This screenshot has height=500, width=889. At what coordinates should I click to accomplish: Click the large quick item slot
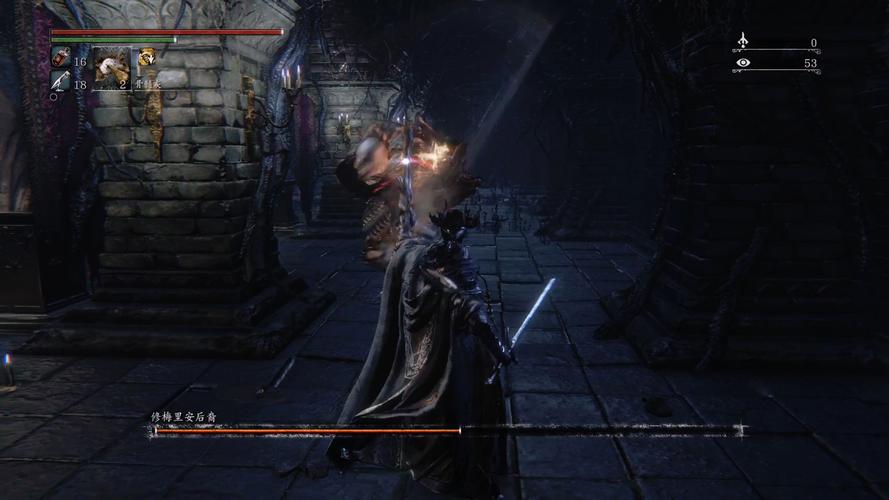pos(112,69)
